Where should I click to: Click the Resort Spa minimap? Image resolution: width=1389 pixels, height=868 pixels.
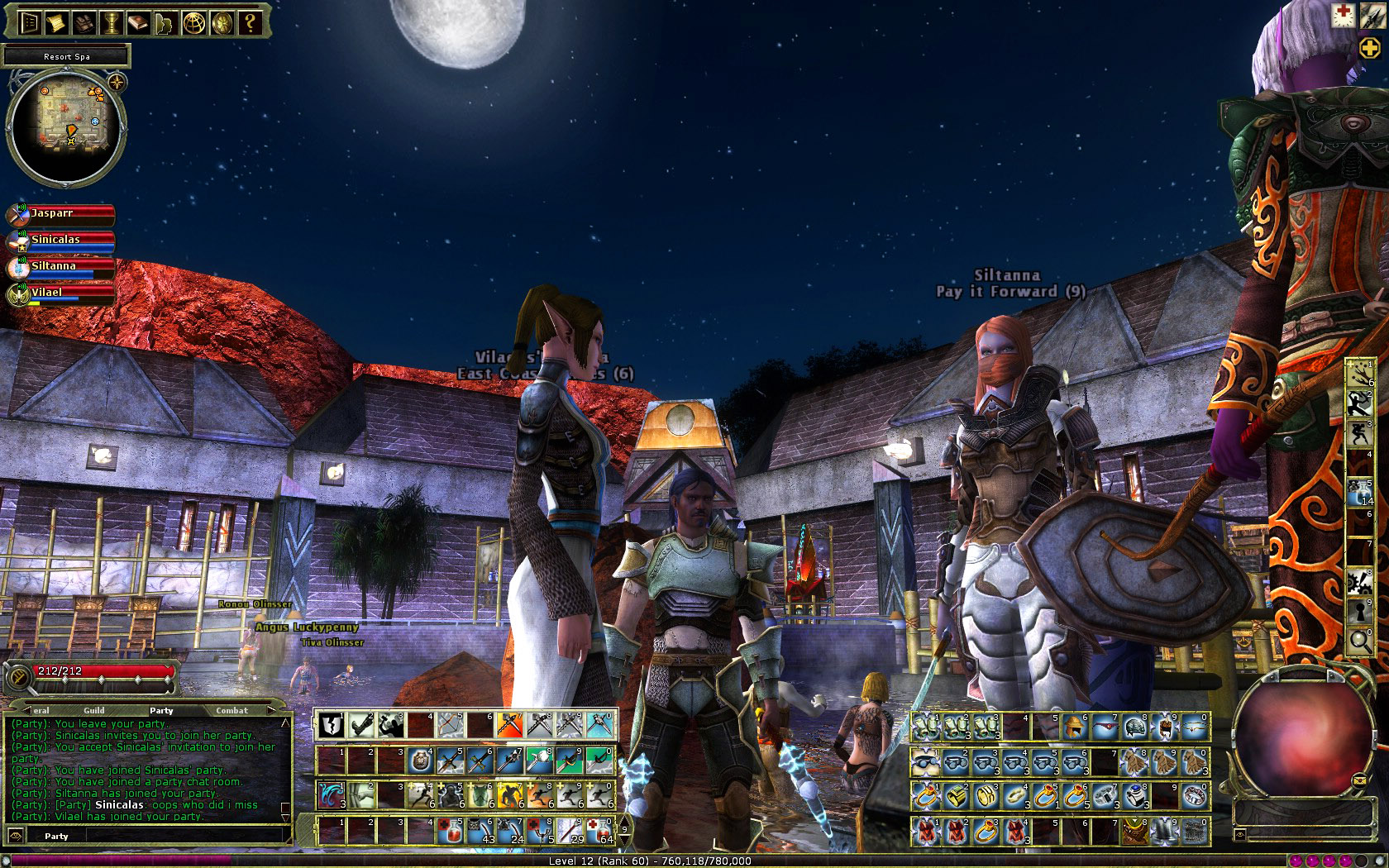(66, 126)
